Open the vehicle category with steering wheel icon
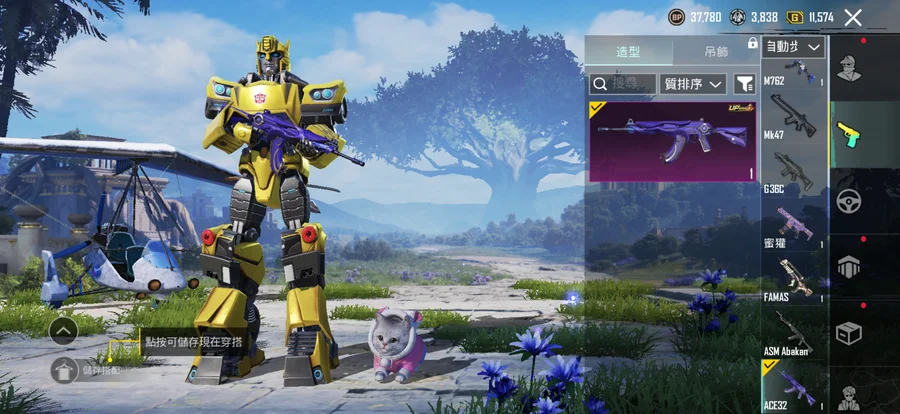Image resolution: width=900 pixels, height=414 pixels. point(849,199)
